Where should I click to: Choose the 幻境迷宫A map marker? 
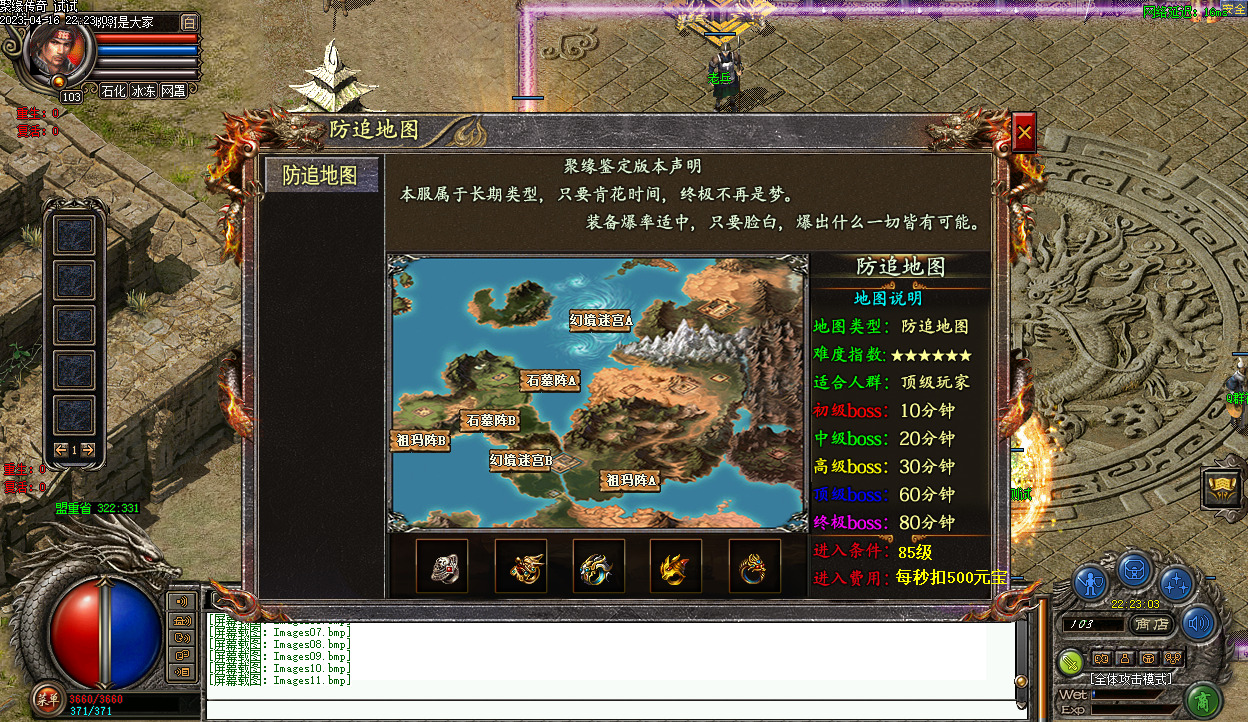pyautogui.click(x=601, y=320)
